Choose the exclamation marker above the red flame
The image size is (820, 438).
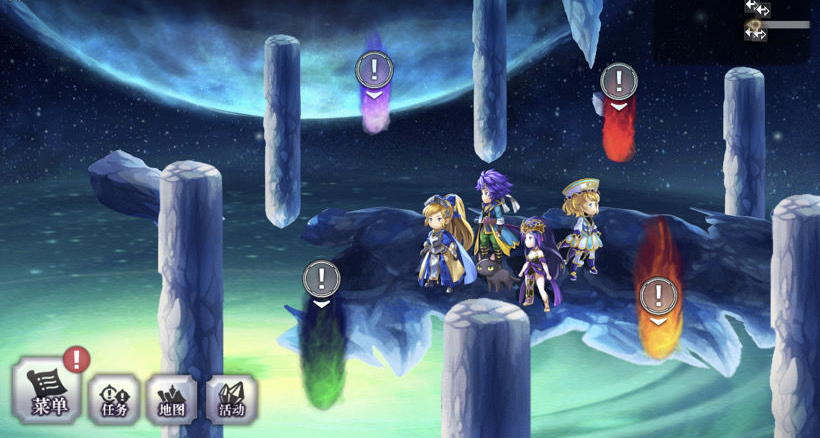(x=619, y=80)
